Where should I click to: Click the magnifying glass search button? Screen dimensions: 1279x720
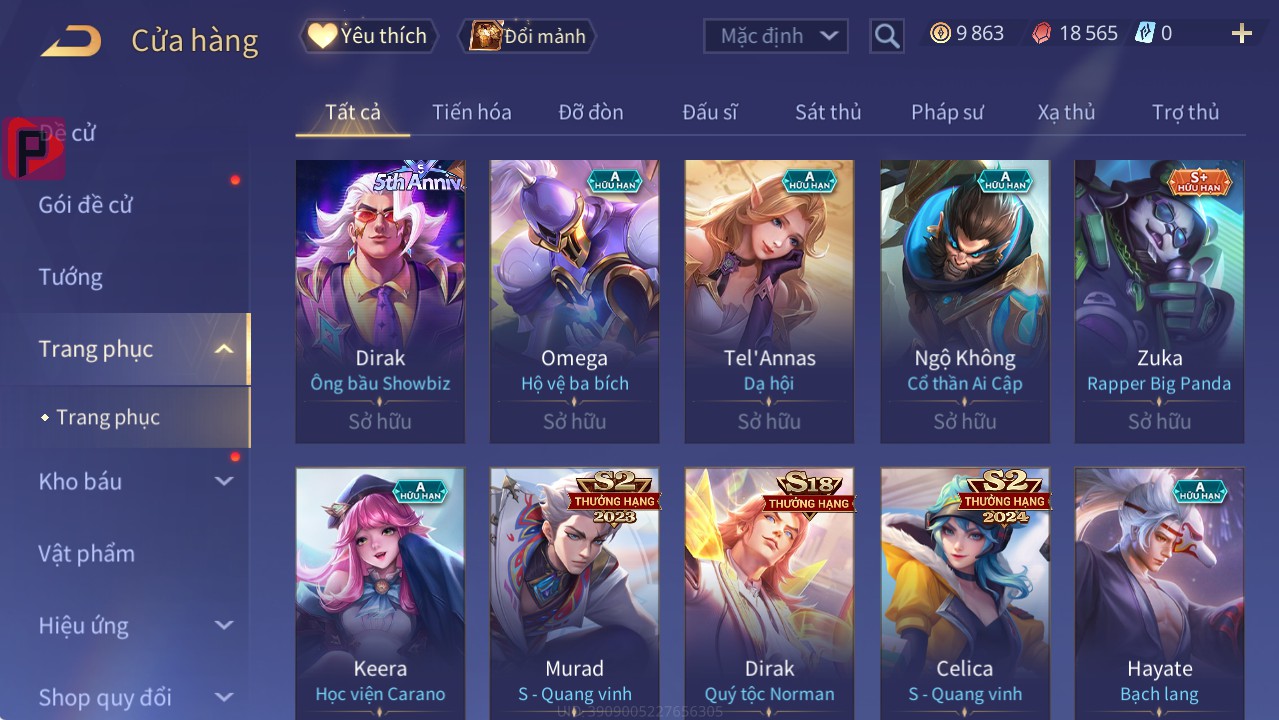pyautogui.click(x=887, y=36)
